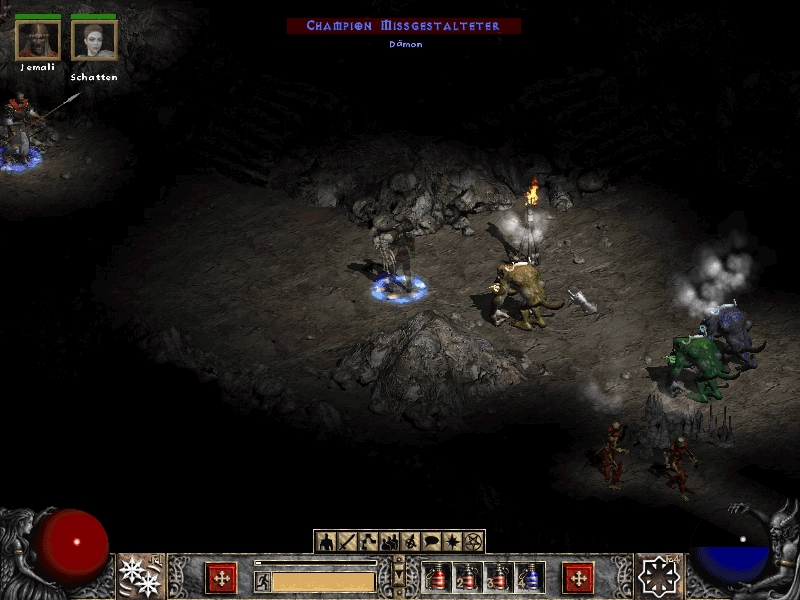This screenshot has width=800, height=600.
Task: Open the quest log star icon
Action: pos(452,542)
